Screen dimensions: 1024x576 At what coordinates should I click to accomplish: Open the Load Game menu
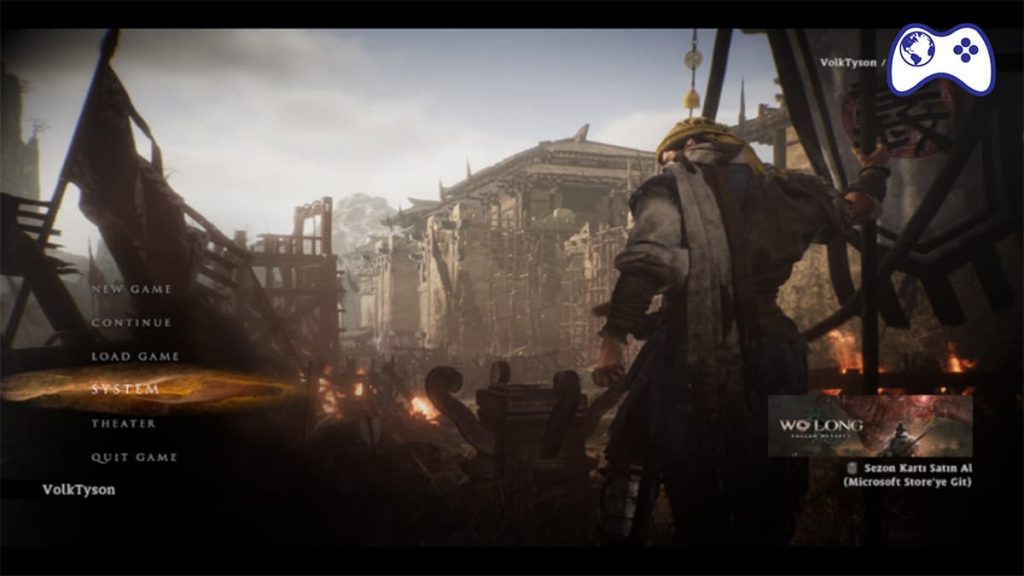tap(135, 356)
